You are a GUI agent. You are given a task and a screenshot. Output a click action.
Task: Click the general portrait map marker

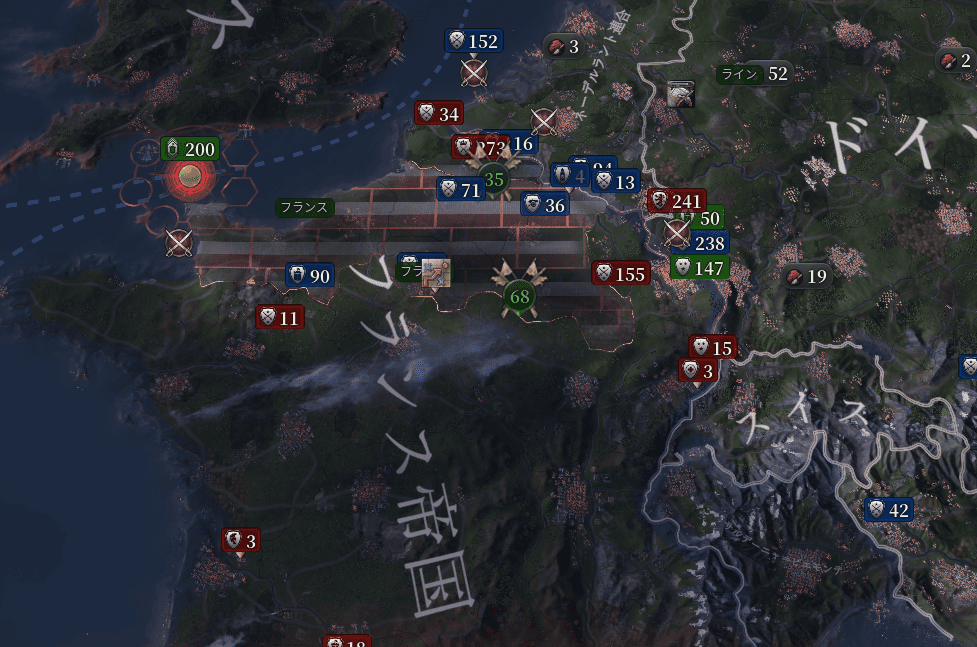click(x=682, y=94)
